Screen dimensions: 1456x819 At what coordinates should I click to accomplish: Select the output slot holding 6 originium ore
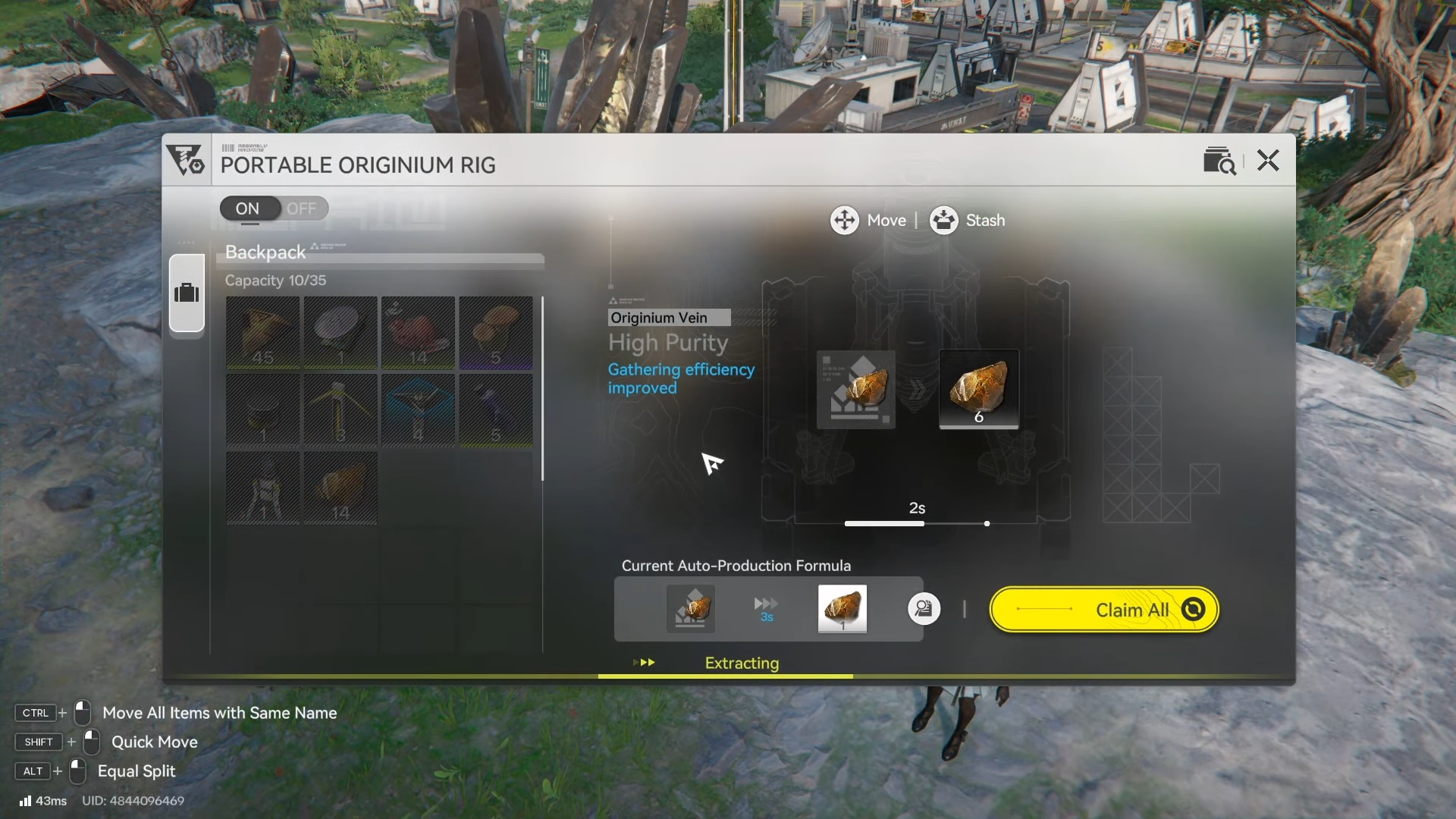tap(978, 389)
